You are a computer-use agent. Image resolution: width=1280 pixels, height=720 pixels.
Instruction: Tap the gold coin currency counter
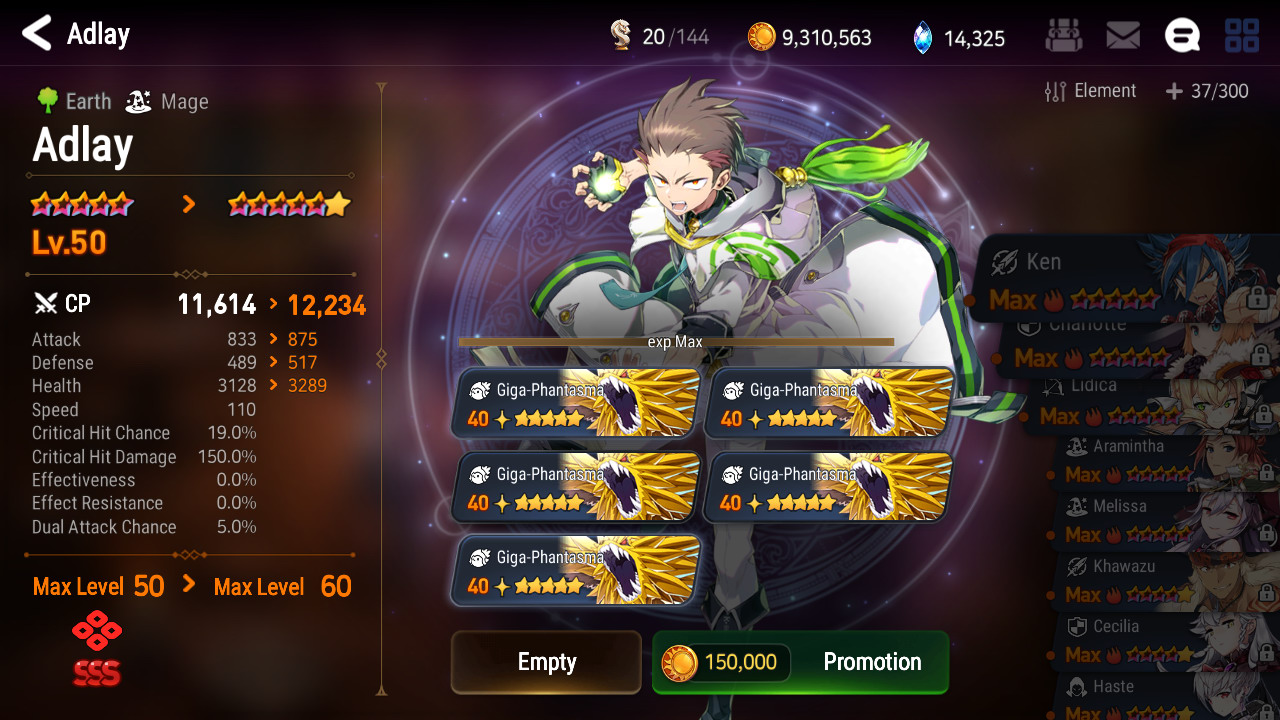coord(810,38)
